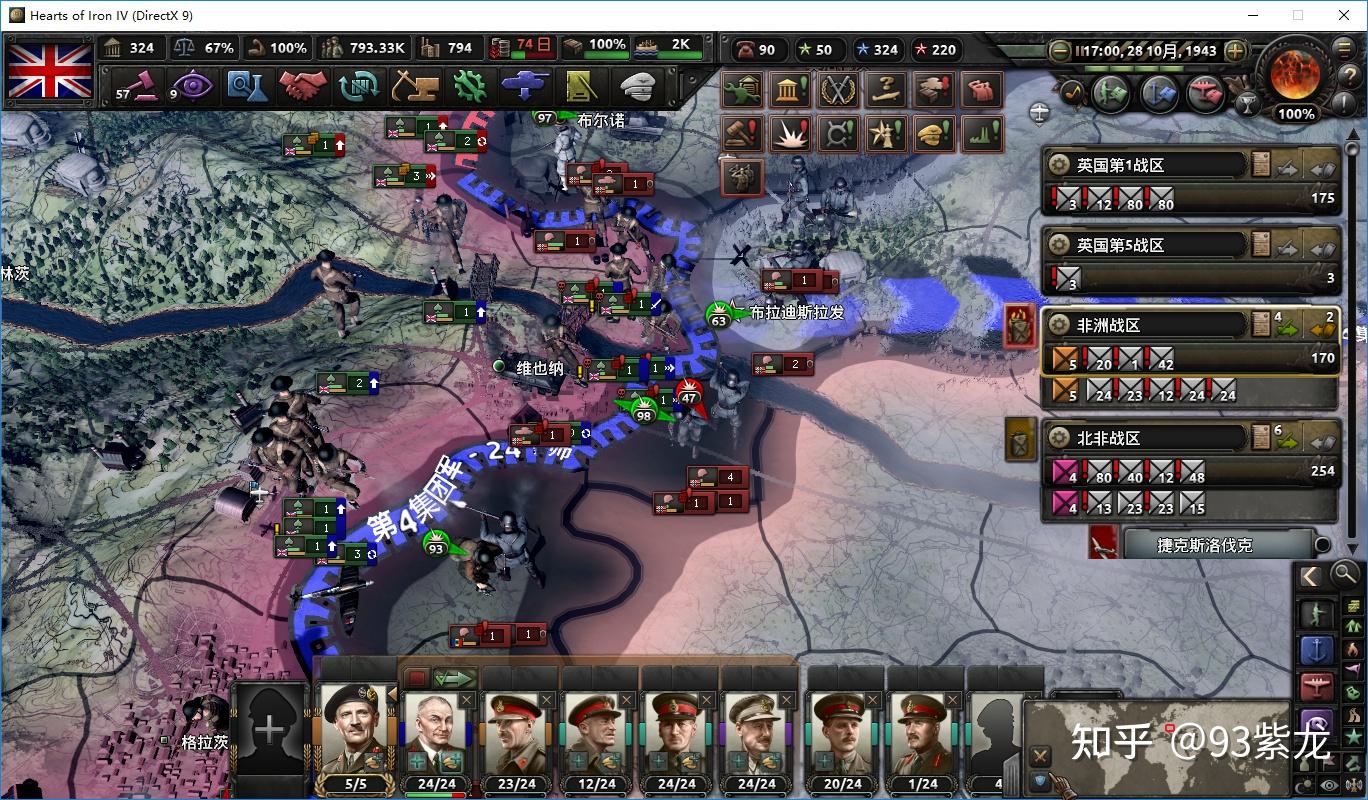Open the magnifying glass province search
This screenshot has width=1368, height=800.
pyautogui.click(x=1346, y=574)
